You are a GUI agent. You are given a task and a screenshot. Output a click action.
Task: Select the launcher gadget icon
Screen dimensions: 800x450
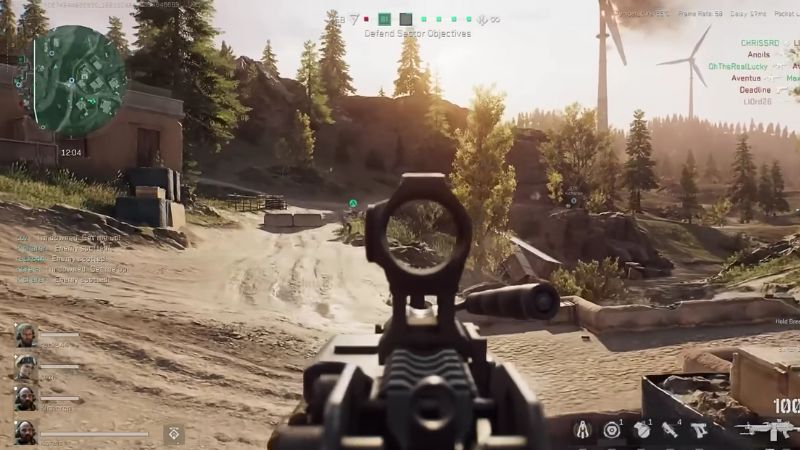point(670,430)
